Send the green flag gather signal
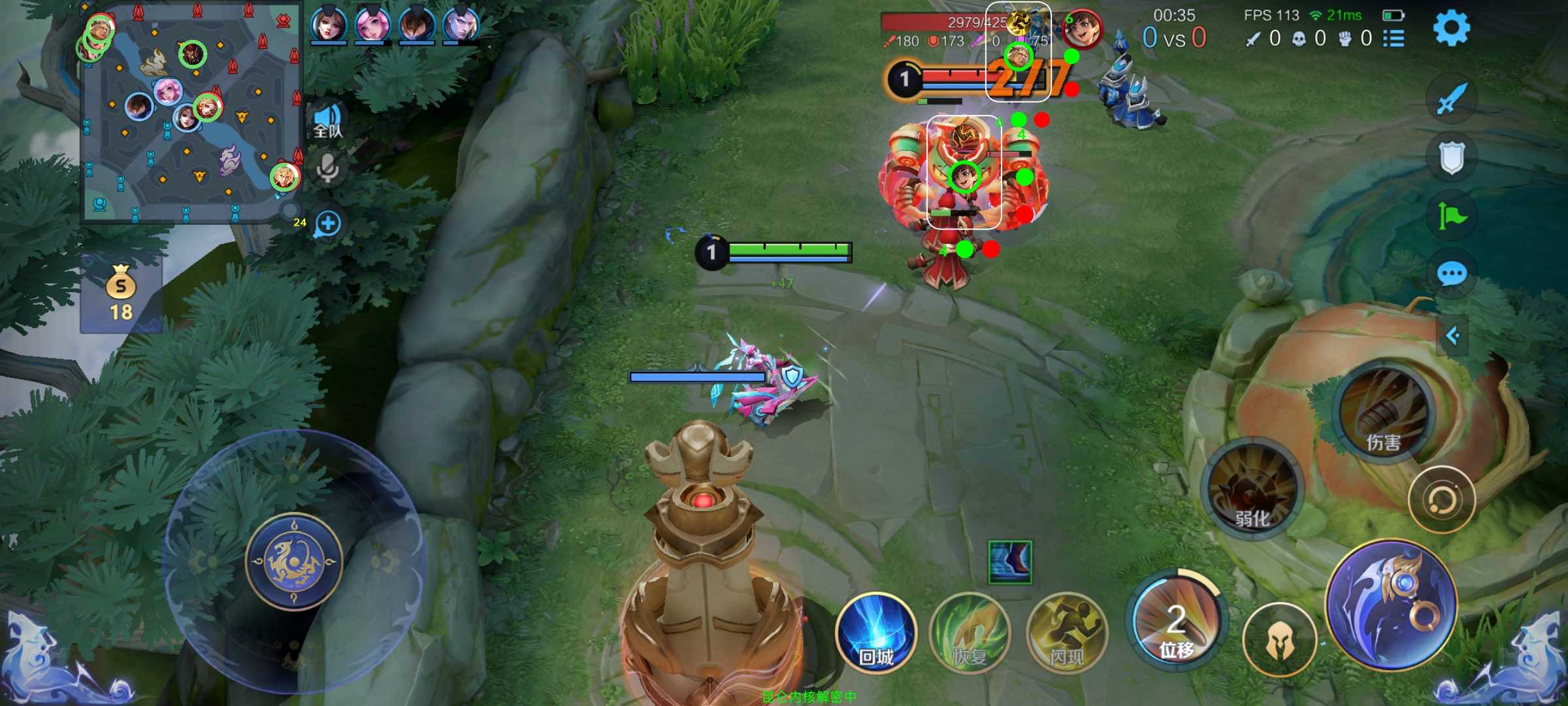This screenshot has width=1568, height=706. [x=1451, y=215]
